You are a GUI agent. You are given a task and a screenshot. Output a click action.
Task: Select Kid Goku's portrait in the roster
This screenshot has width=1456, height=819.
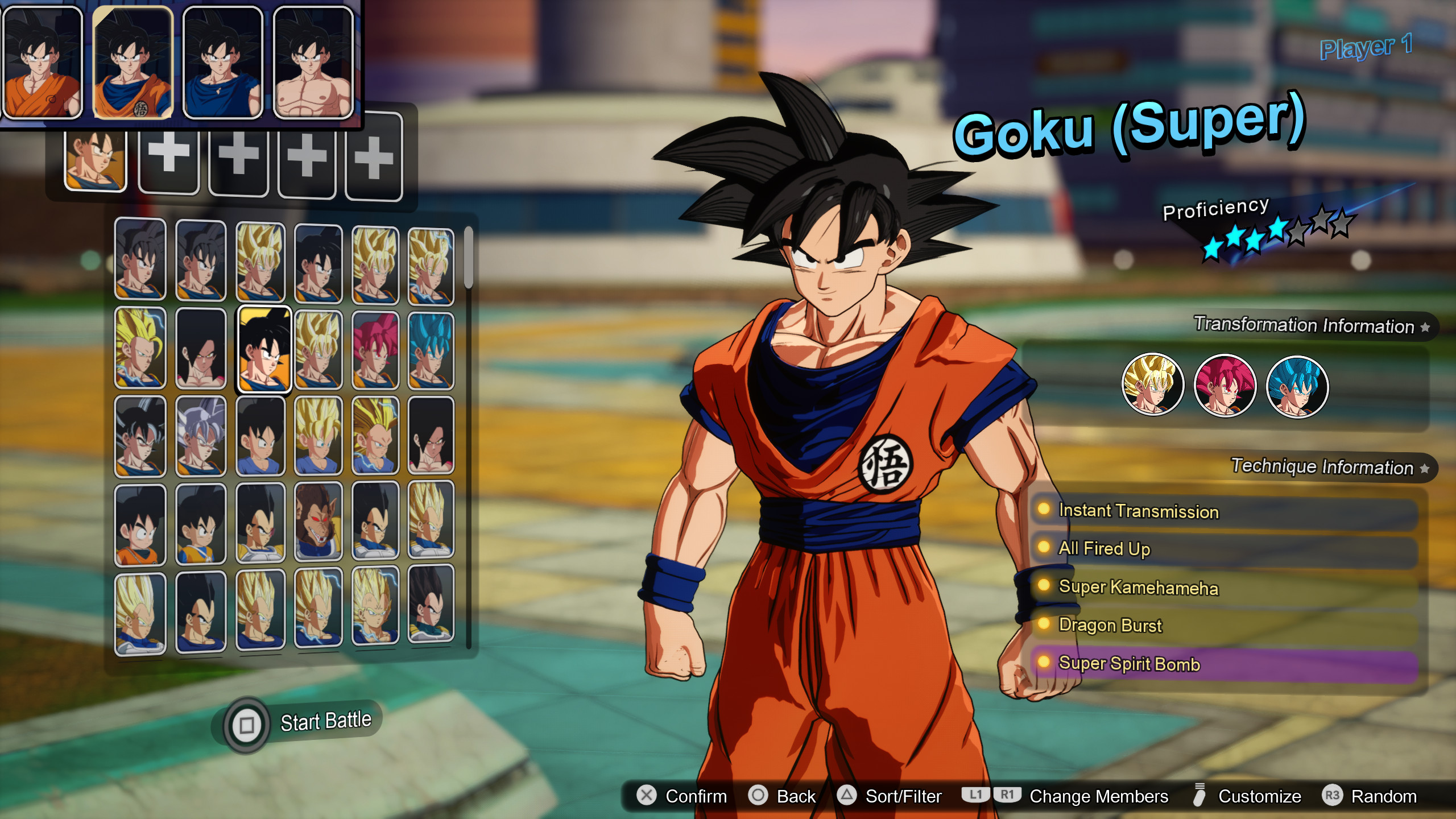(x=139, y=529)
